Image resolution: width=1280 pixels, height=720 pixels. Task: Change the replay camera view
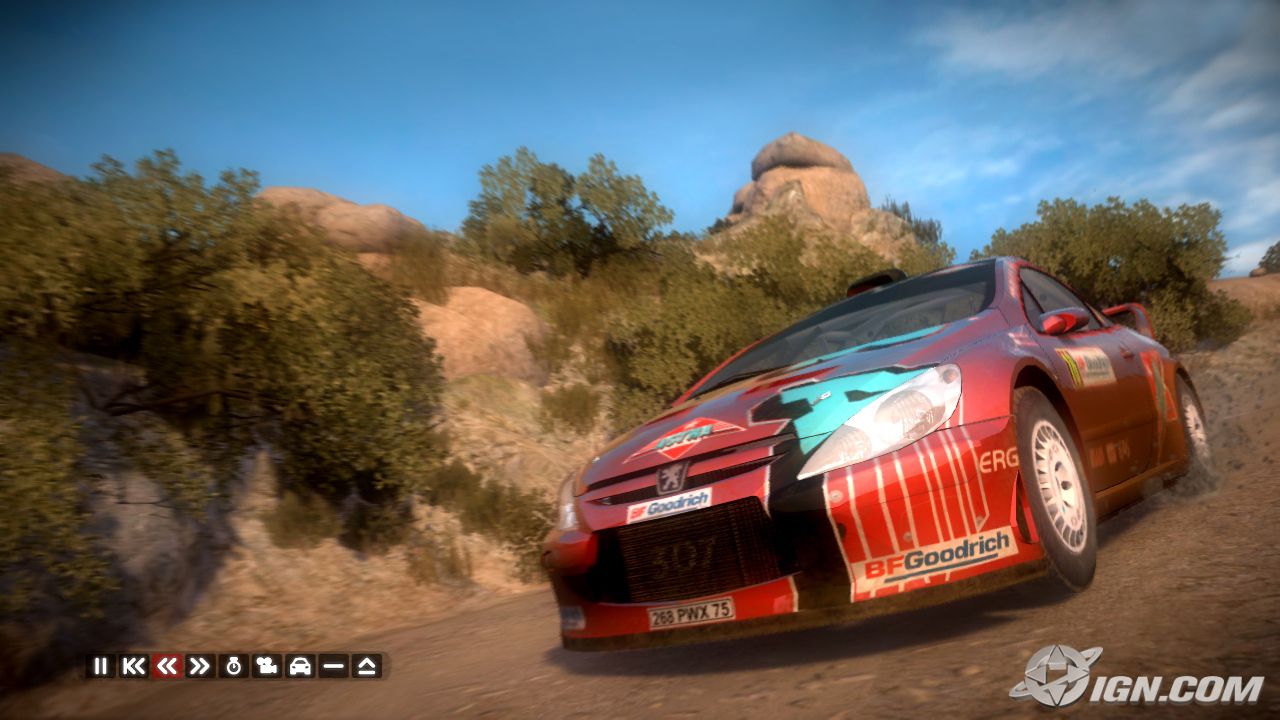point(267,666)
